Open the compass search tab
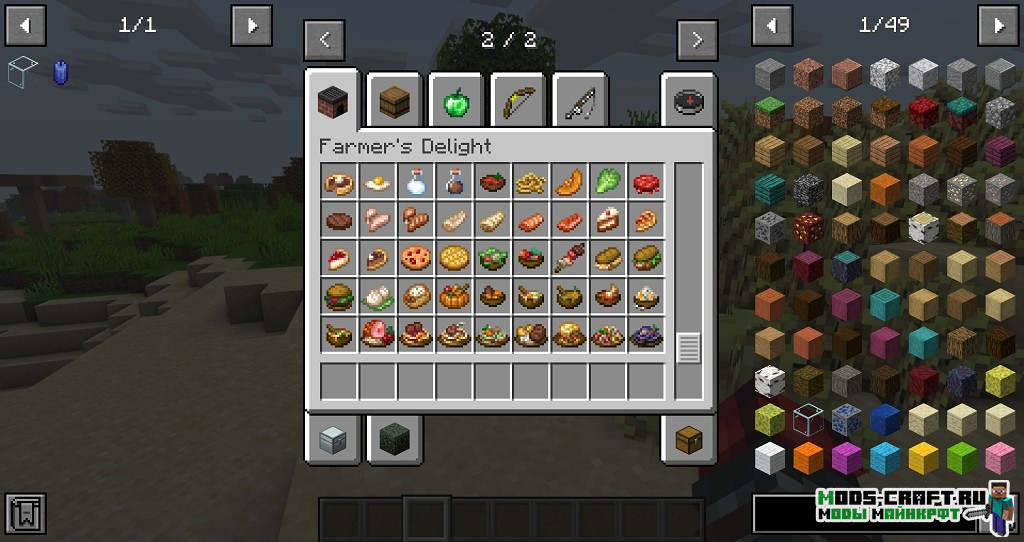Screen dimensions: 1024x542 pos(688,100)
